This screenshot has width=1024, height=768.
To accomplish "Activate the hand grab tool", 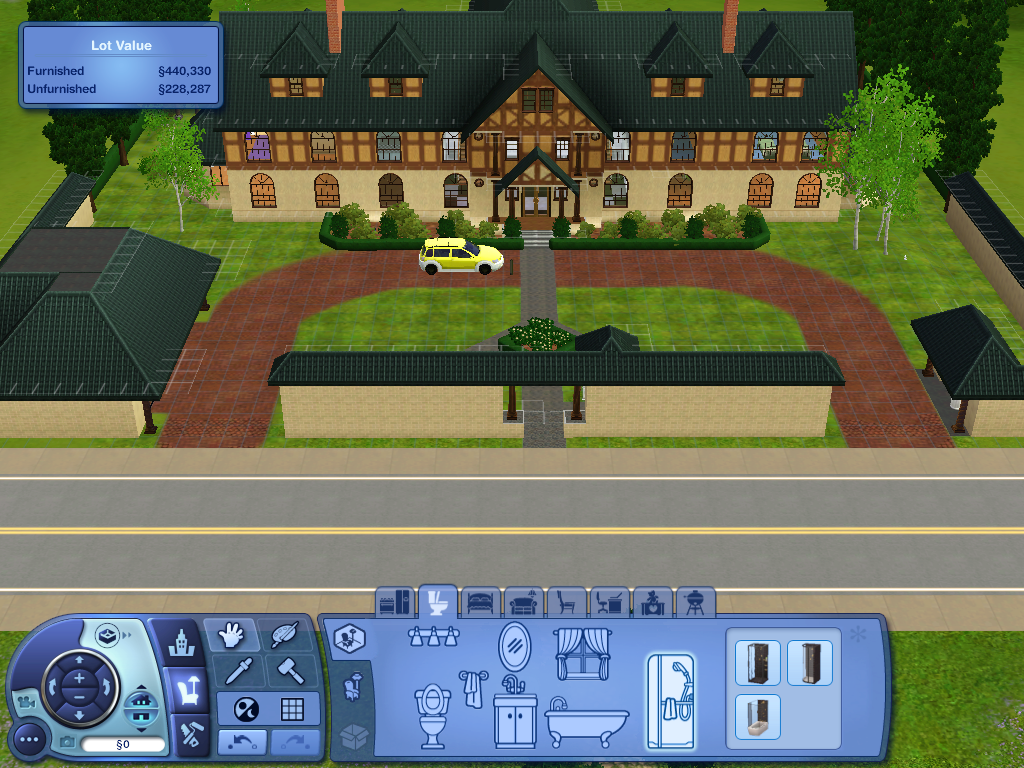I will [231, 635].
